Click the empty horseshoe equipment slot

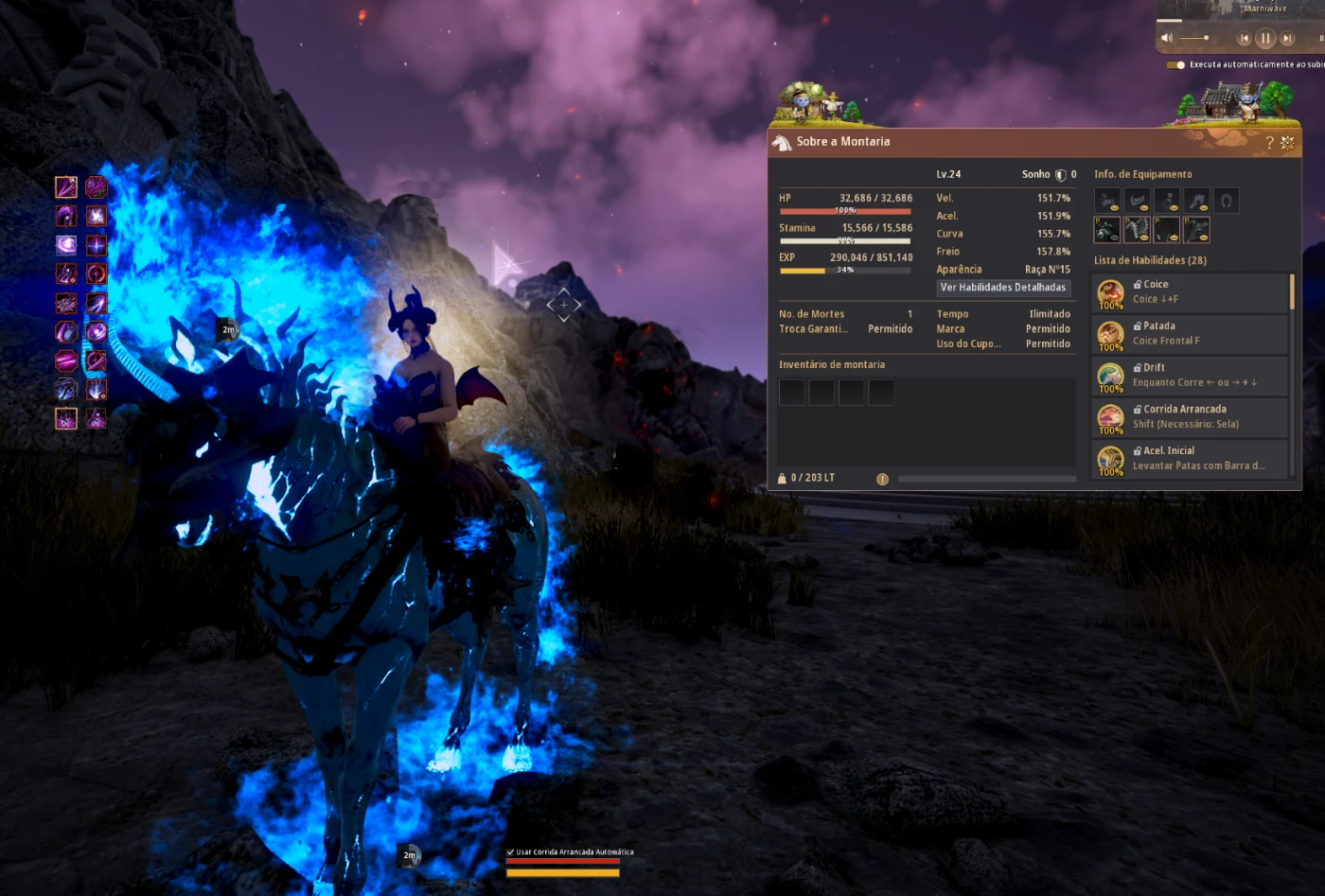(1227, 201)
